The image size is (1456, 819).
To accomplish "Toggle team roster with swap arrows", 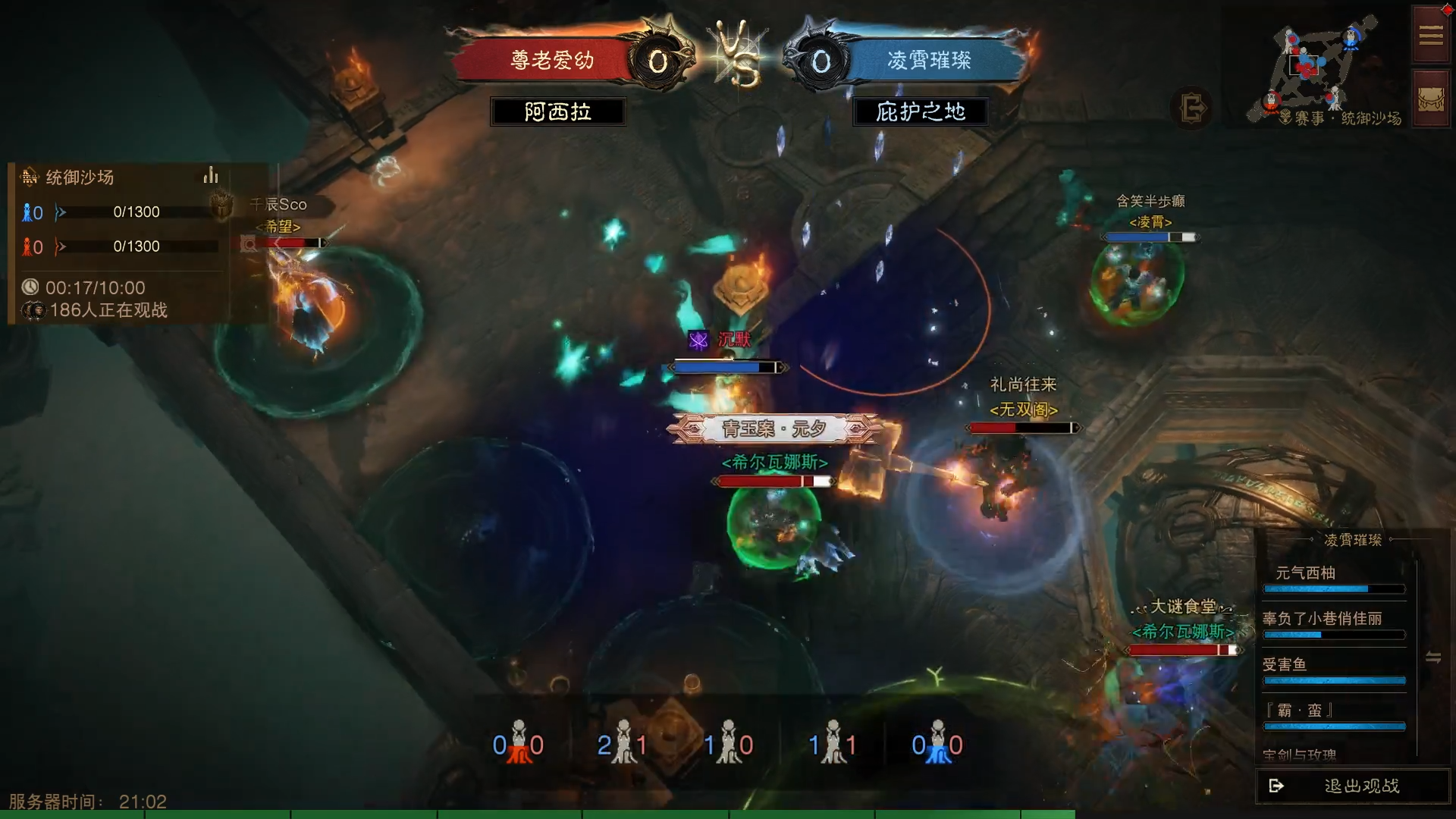I will [x=1433, y=657].
